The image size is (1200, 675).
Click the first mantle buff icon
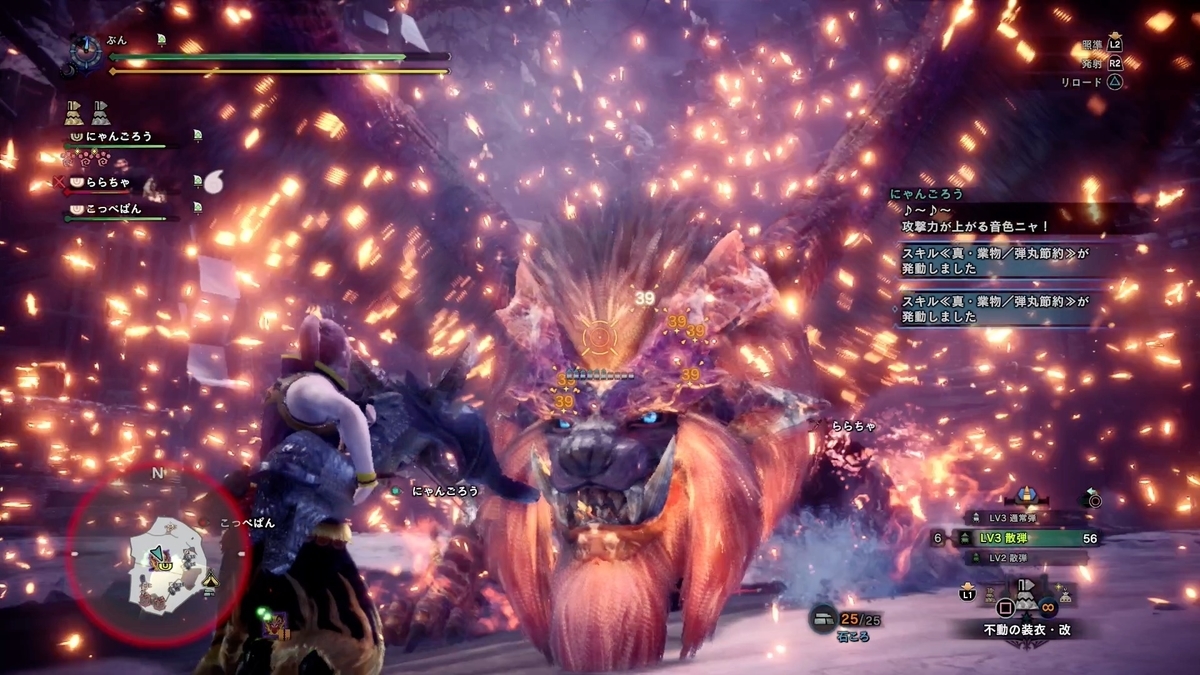tap(73, 111)
